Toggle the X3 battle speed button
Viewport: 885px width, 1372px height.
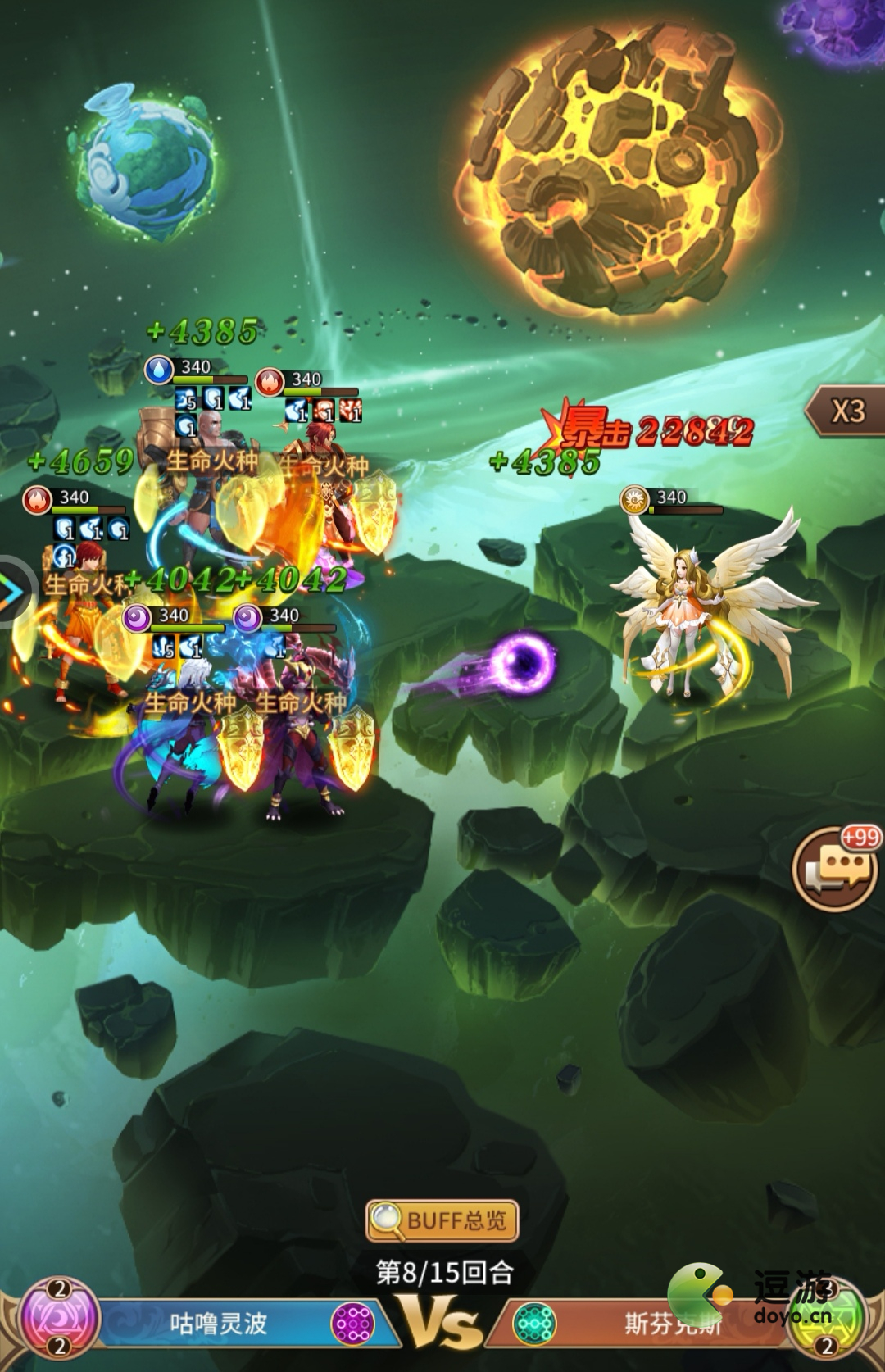point(846,411)
